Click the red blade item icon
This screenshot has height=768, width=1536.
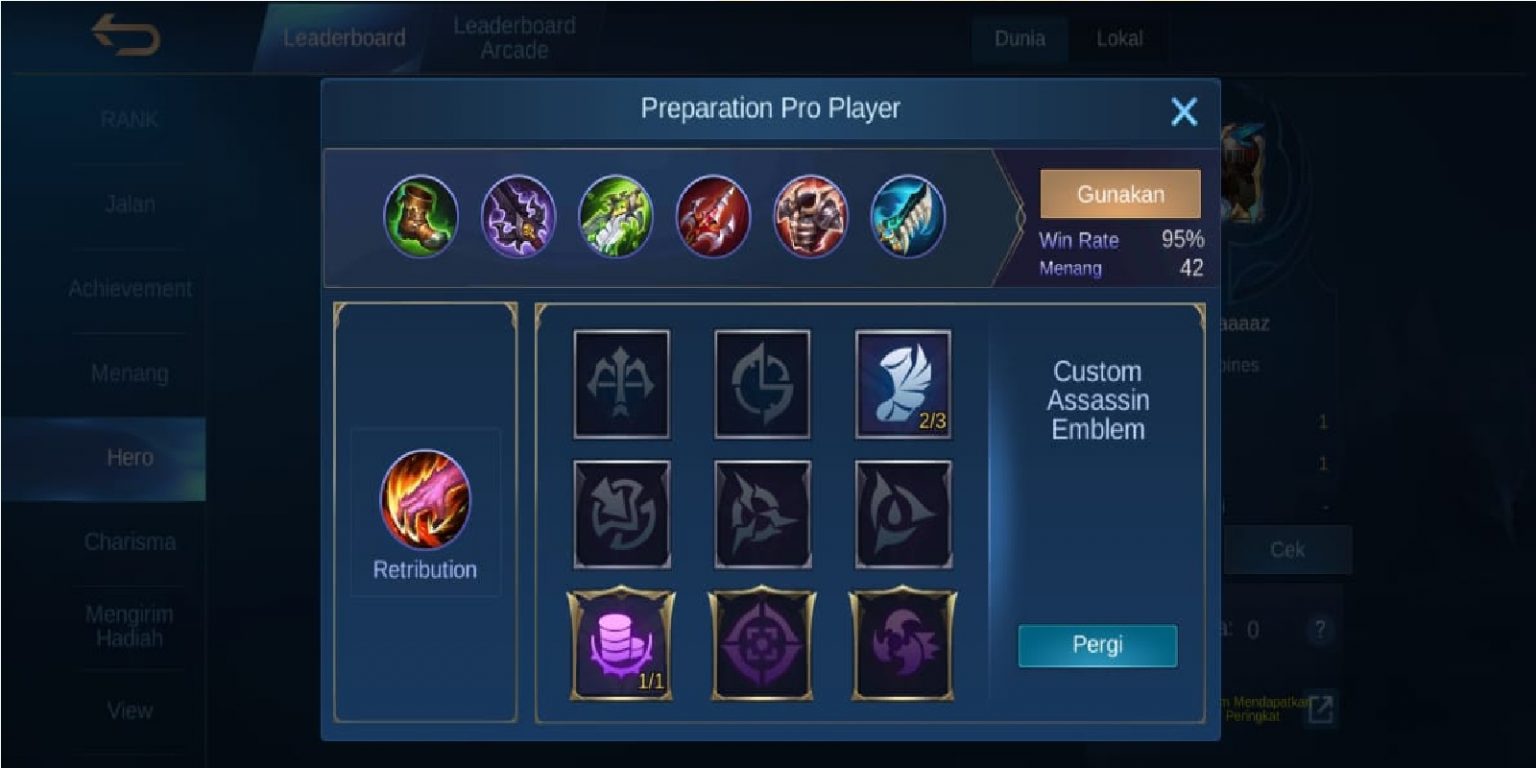point(714,217)
